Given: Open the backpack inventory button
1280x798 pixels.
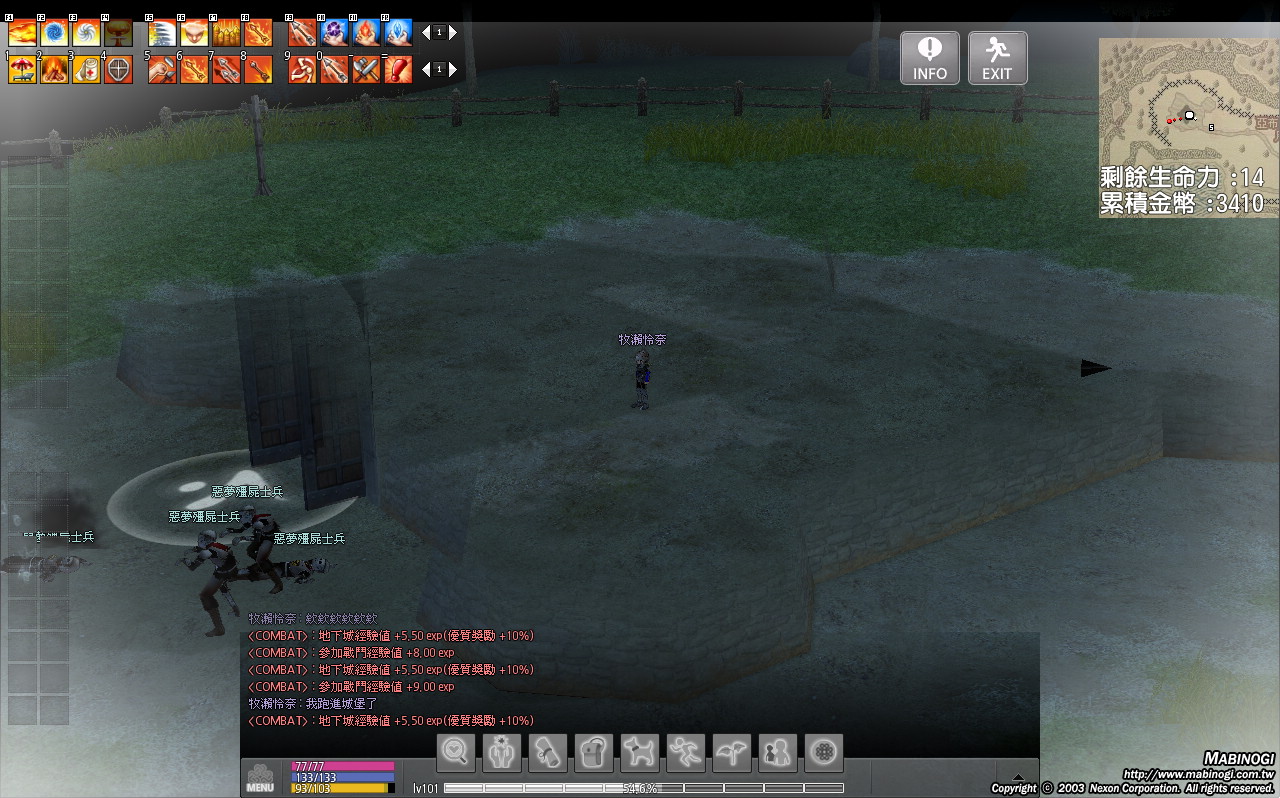Looking at the screenshot, I should 594,753.
